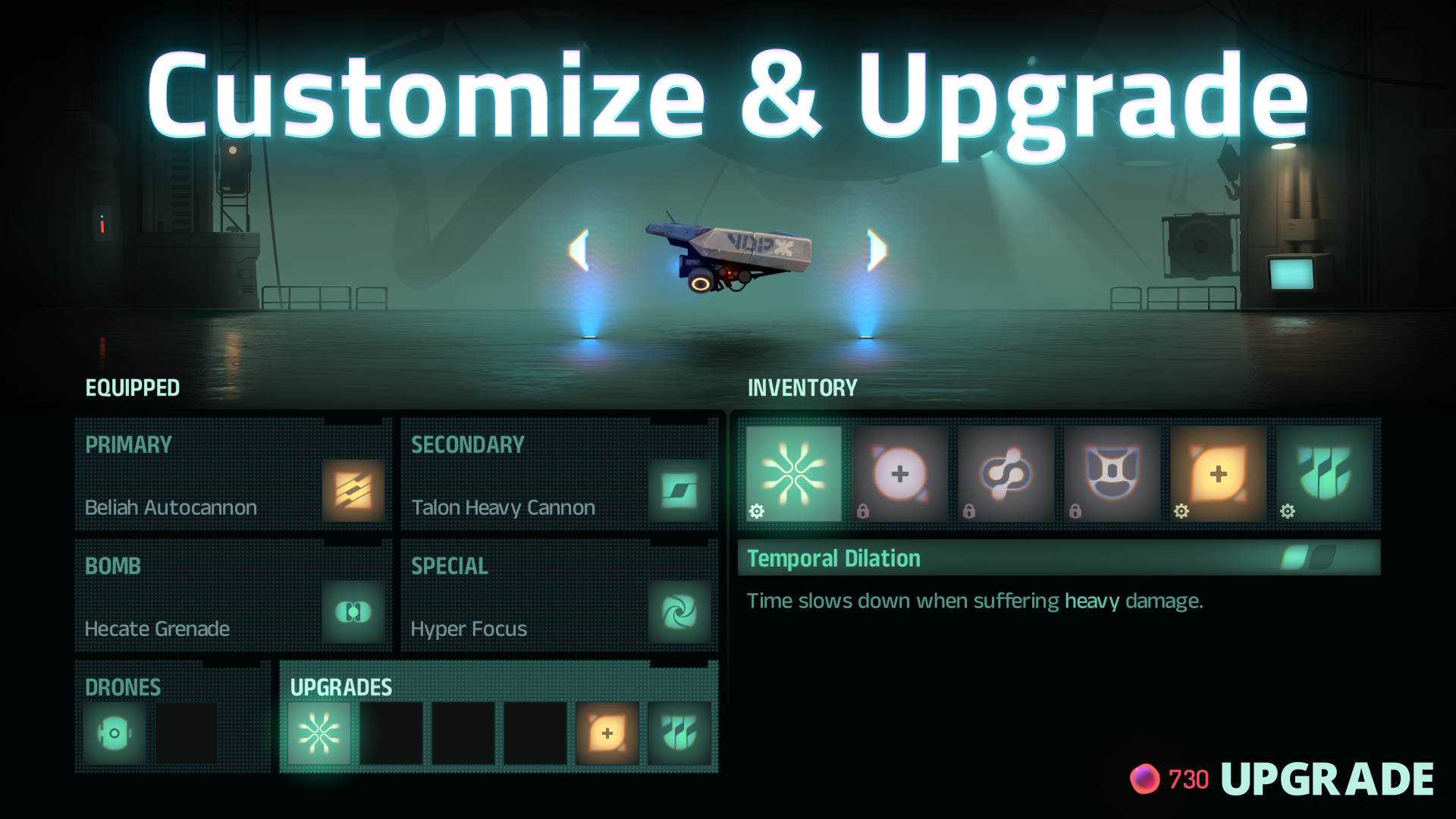
Task: Select the Hyper Focus special ability icon
Action: [680, 613]
